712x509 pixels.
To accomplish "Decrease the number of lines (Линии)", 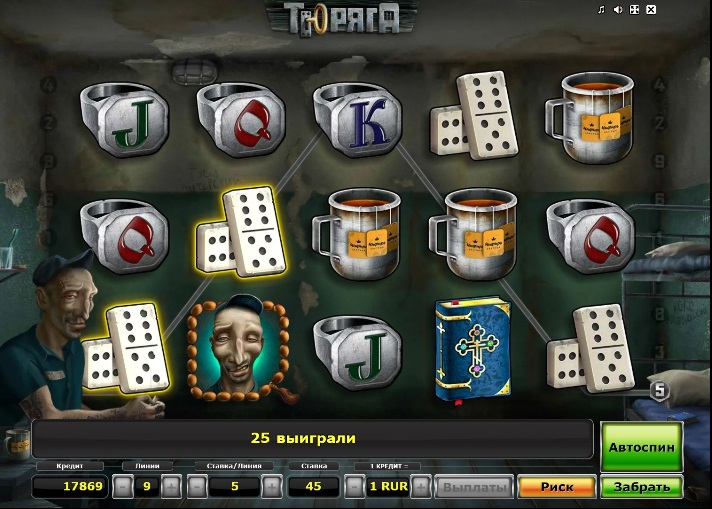I will coord(121,487).
